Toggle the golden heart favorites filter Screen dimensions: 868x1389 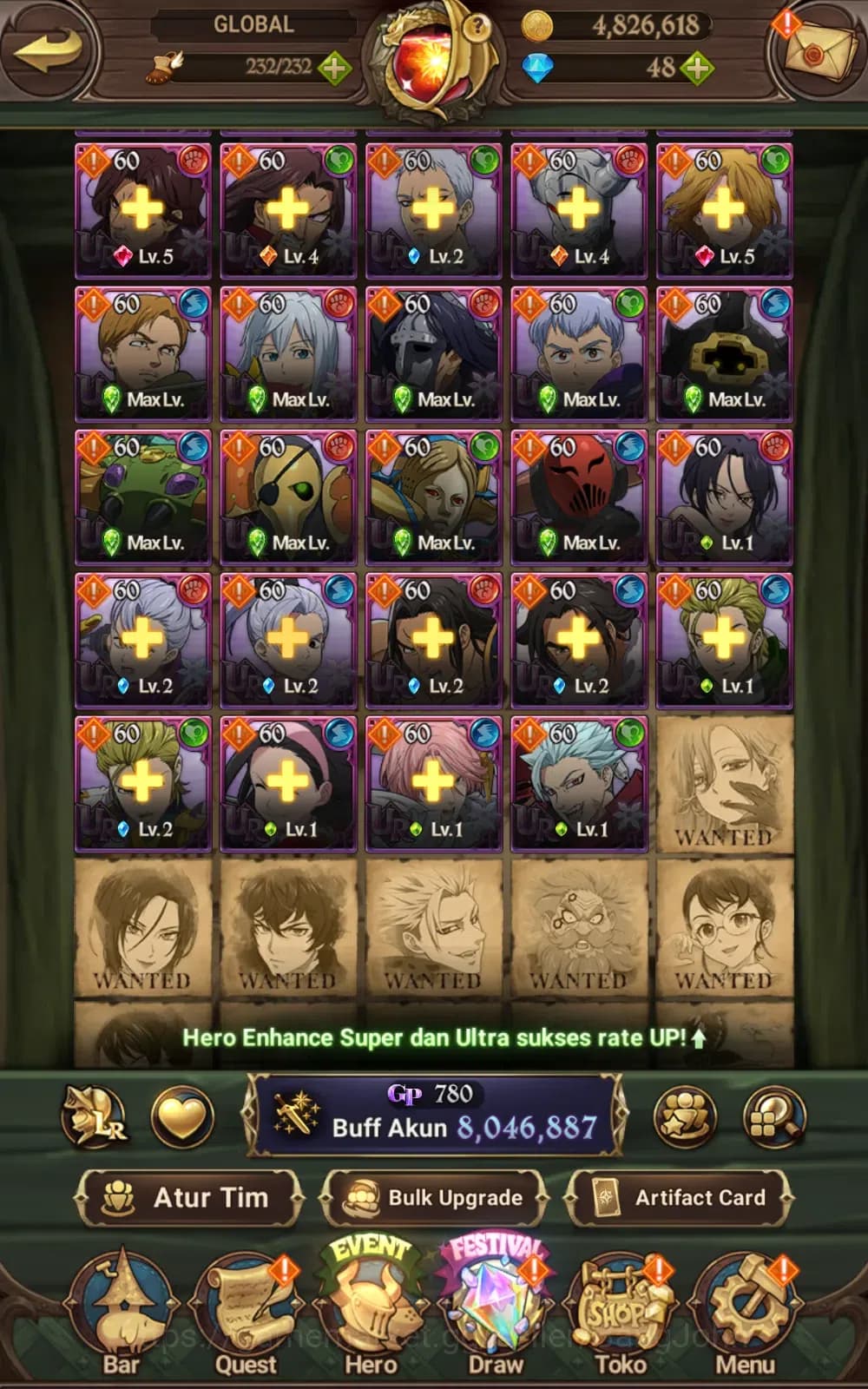click(x=182, y=1116)
